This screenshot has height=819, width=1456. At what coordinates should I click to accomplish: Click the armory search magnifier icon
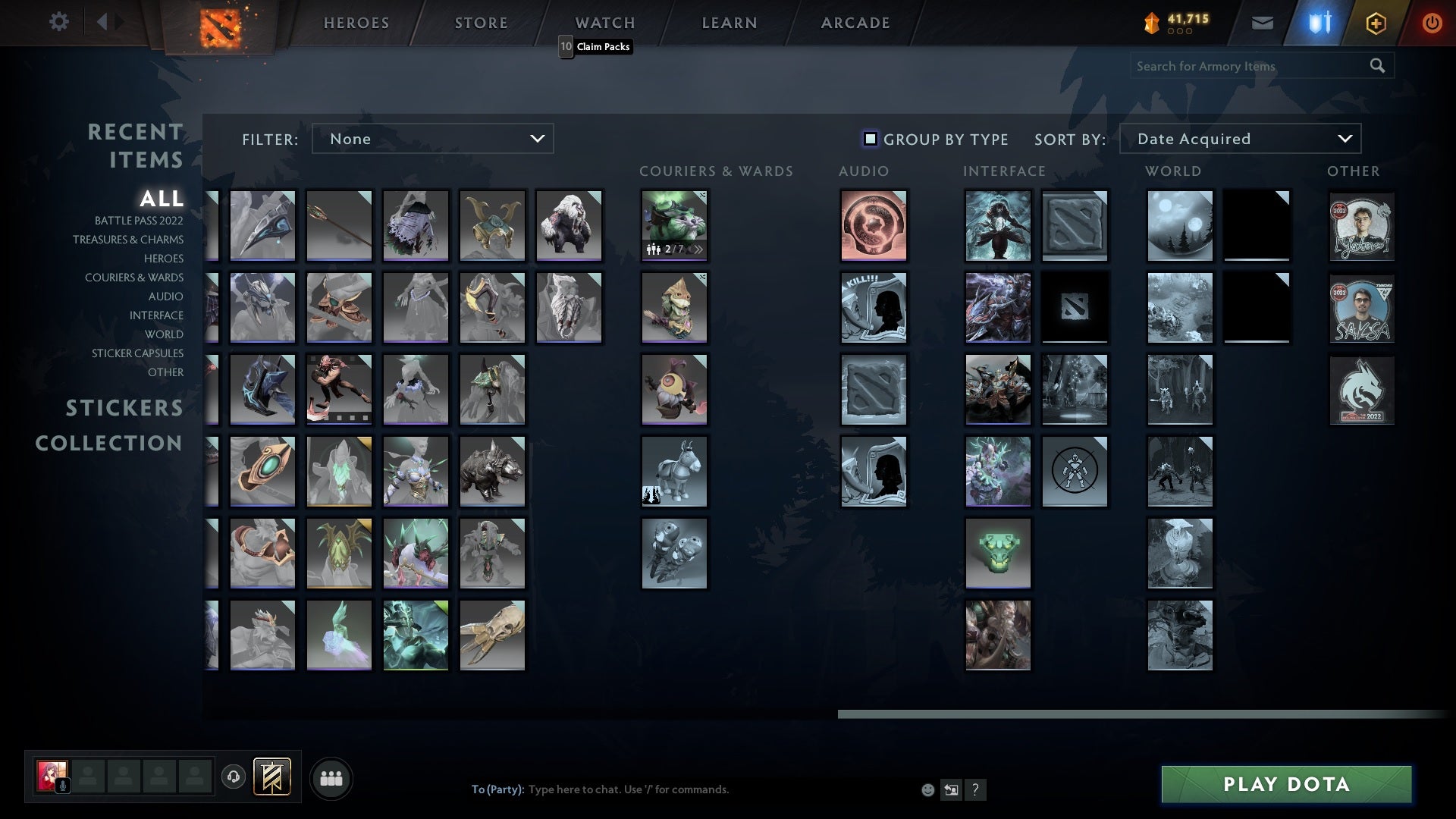(1378, 66)
